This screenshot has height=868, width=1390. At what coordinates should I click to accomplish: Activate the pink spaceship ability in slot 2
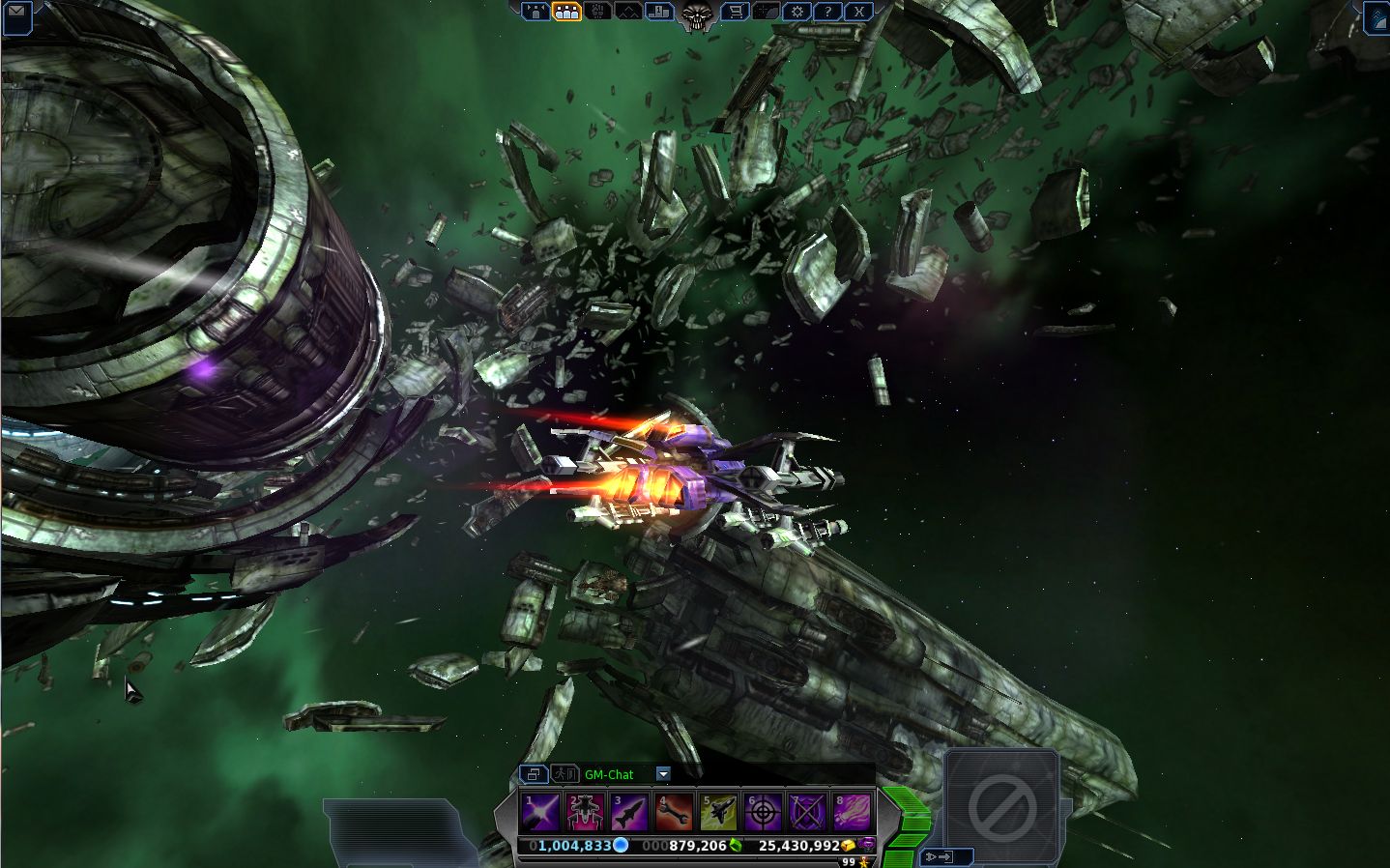coord(584,812)
